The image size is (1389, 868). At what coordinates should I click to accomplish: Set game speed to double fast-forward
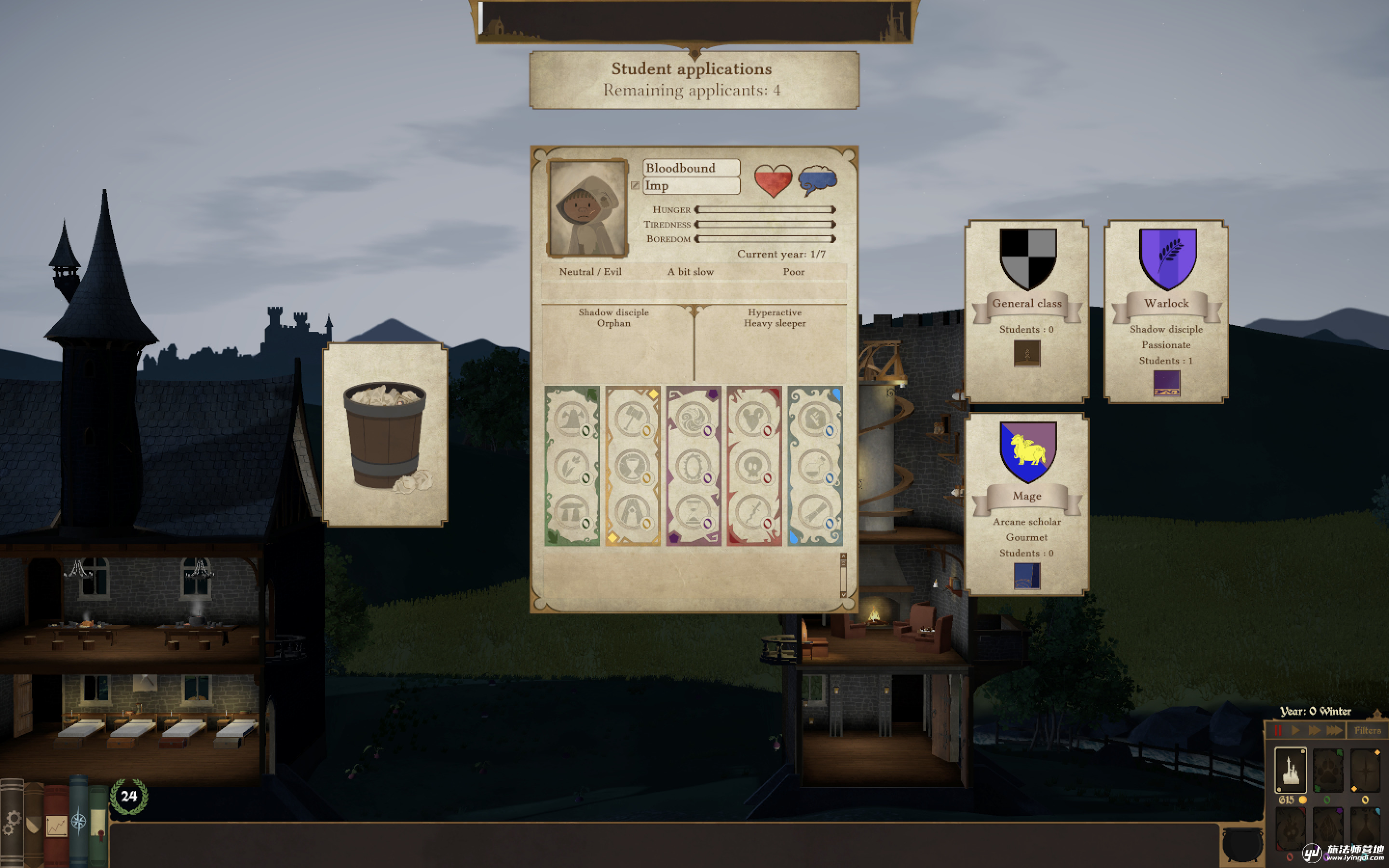(1314, 730)
